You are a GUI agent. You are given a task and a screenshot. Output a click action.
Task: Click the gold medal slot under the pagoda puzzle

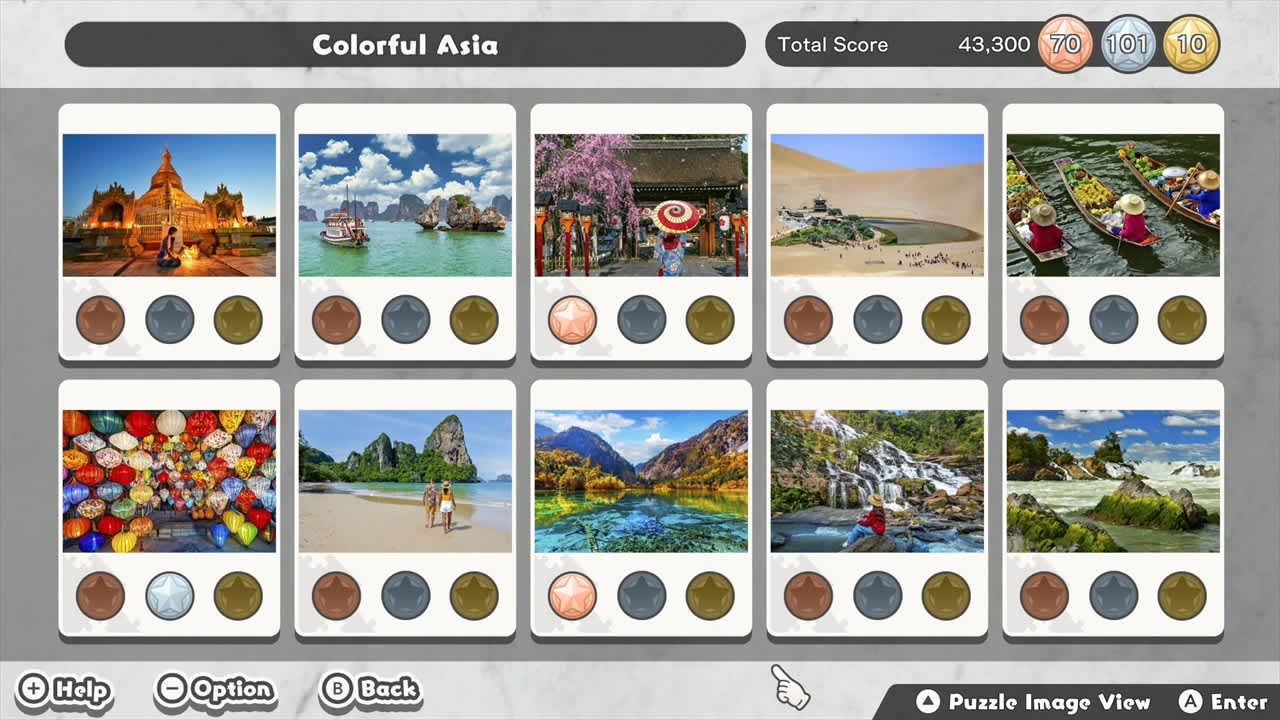point(237,320)
